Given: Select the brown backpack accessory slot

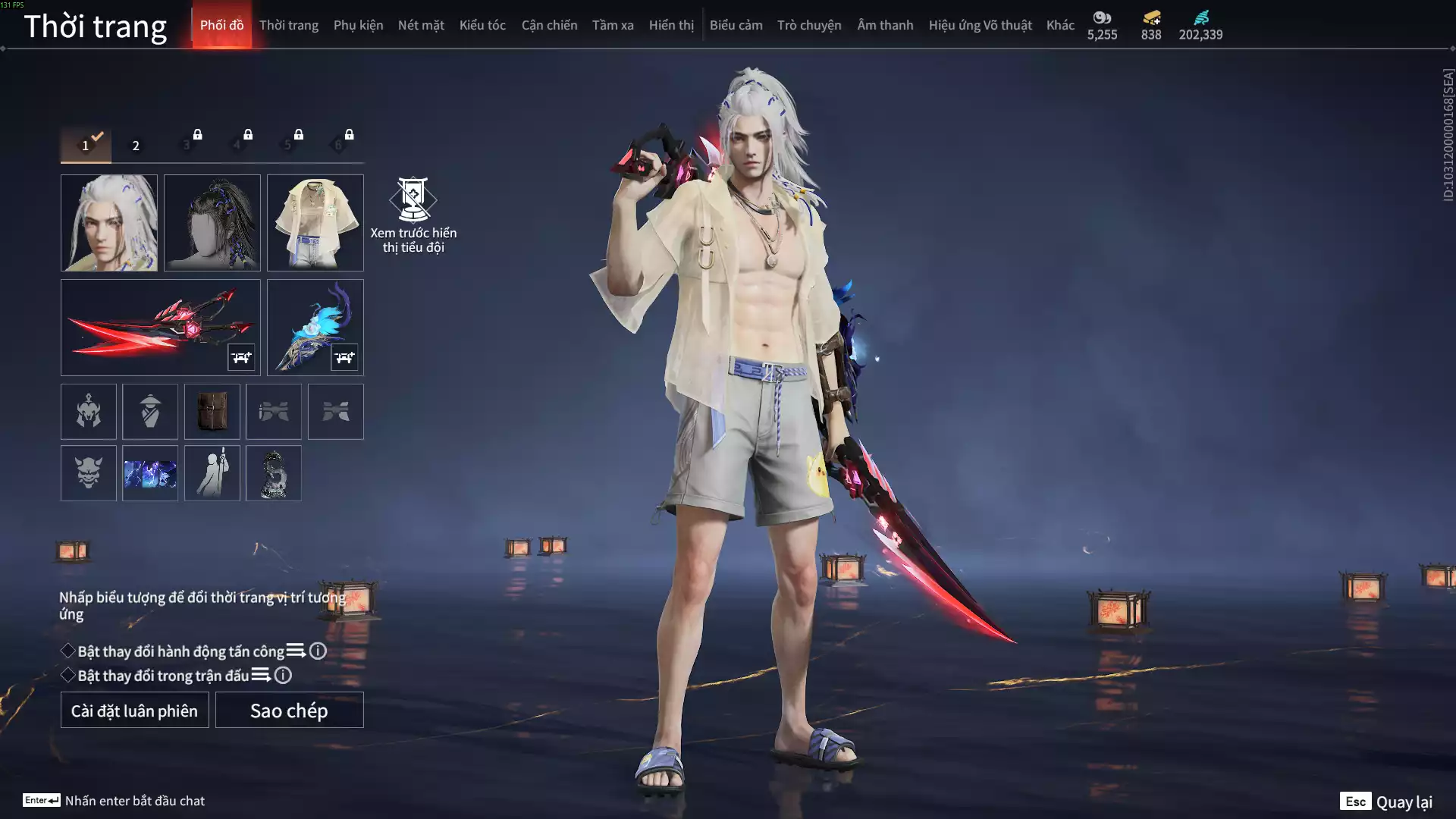Looking at the screenshot, I should [x=212, y=412].
